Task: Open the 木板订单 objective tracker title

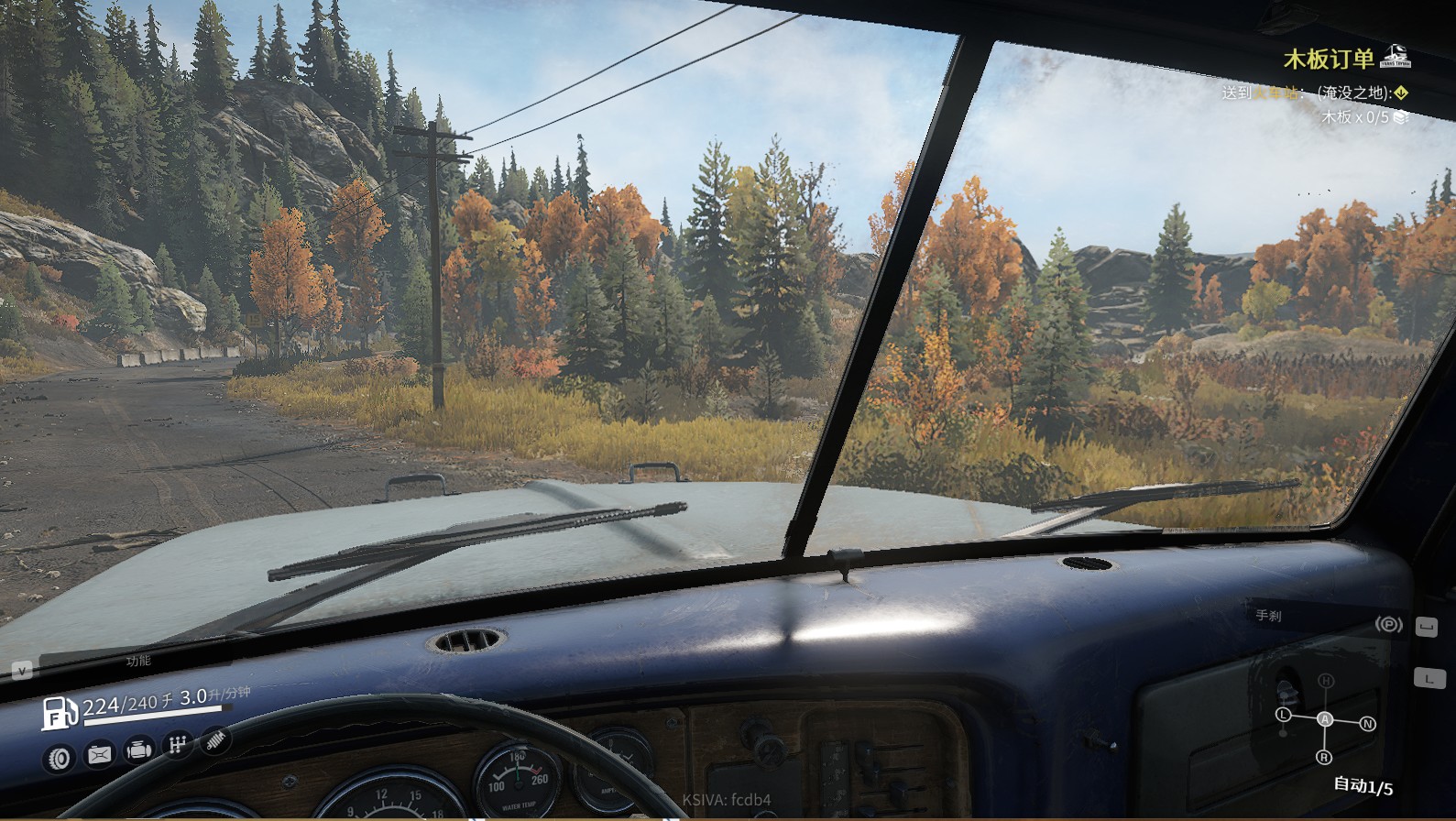Action: 1329,60
